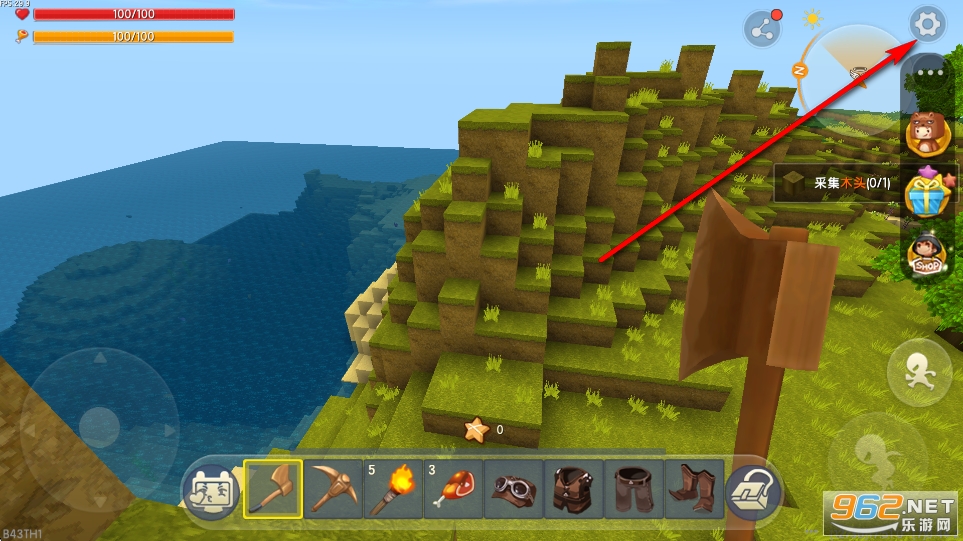Viewport: 963px width, 541px height.
Task: Select the leather pants slot
Action: pyautogui.click(x=633, y=489)
